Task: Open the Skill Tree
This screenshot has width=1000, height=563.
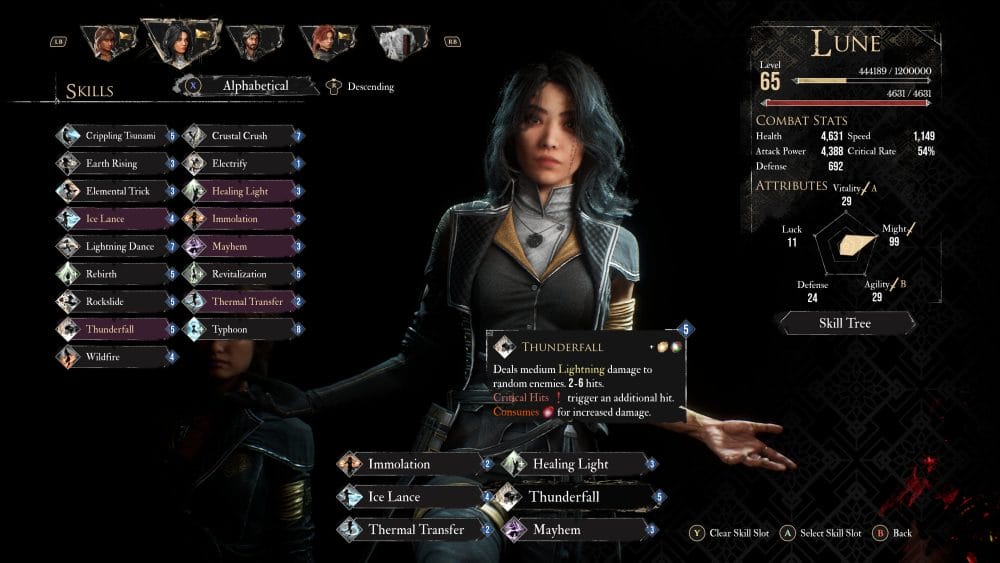Action: [845, 323]
